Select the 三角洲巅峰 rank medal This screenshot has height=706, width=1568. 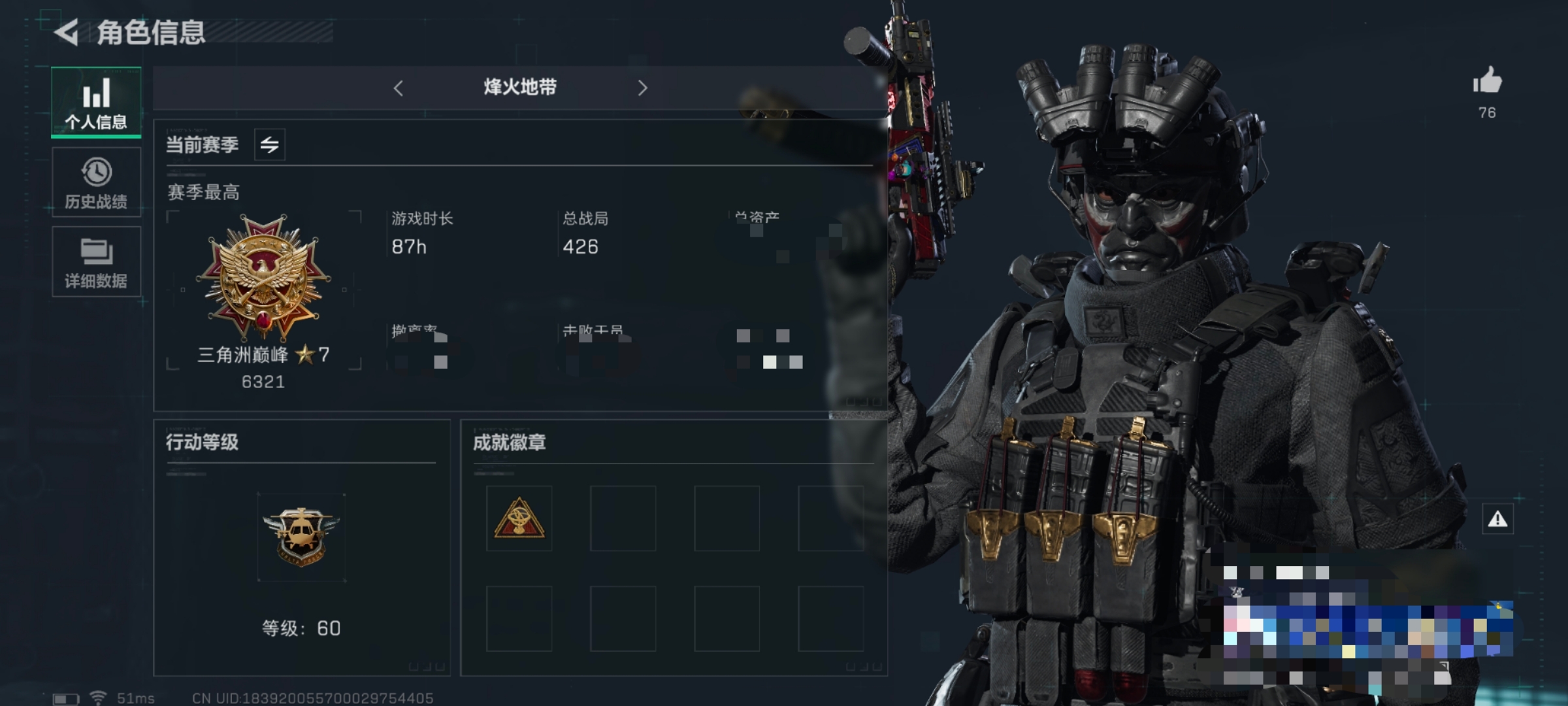(x=263, y=278)
